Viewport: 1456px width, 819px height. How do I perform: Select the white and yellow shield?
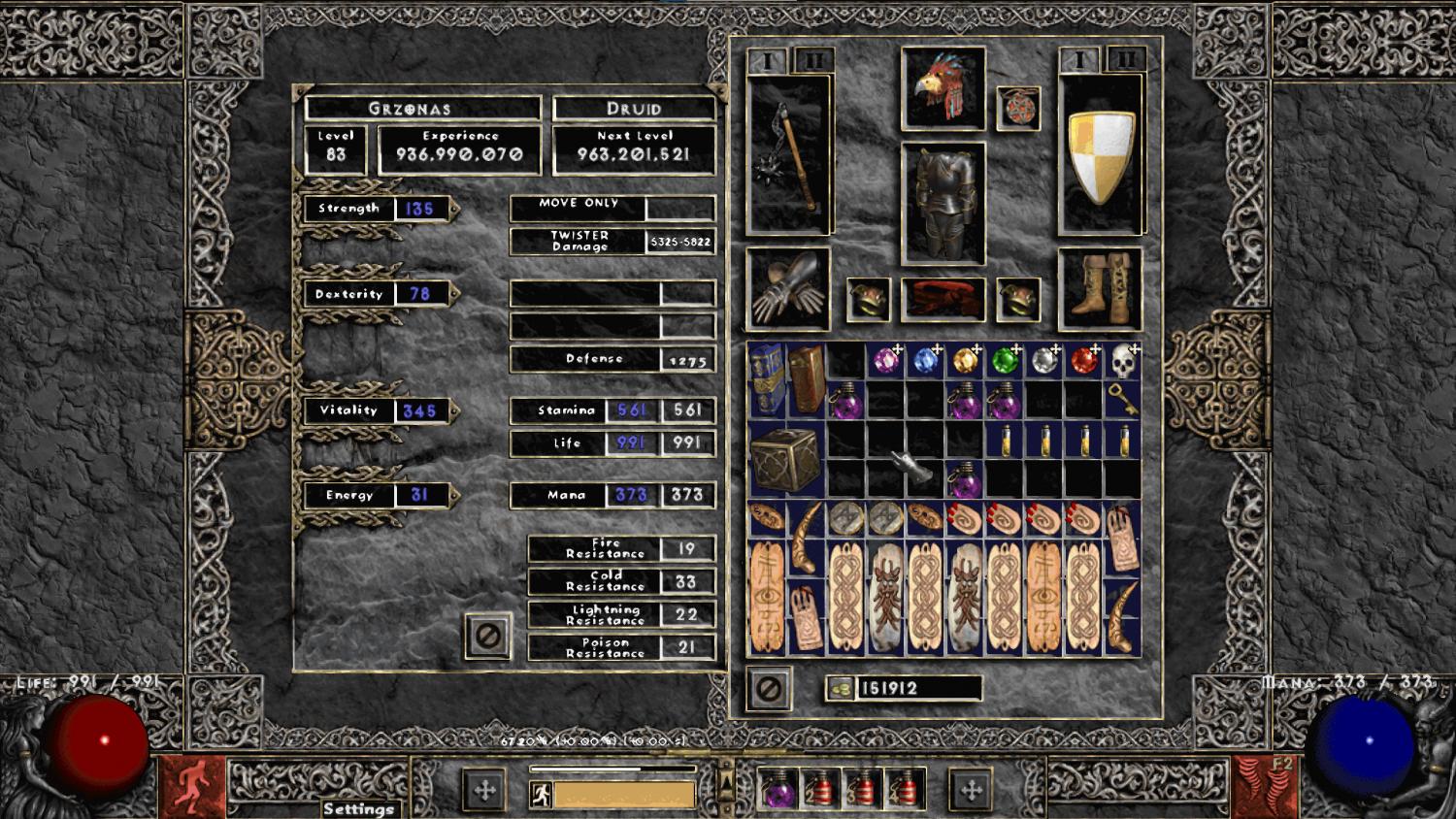[x=1100, y=156]
